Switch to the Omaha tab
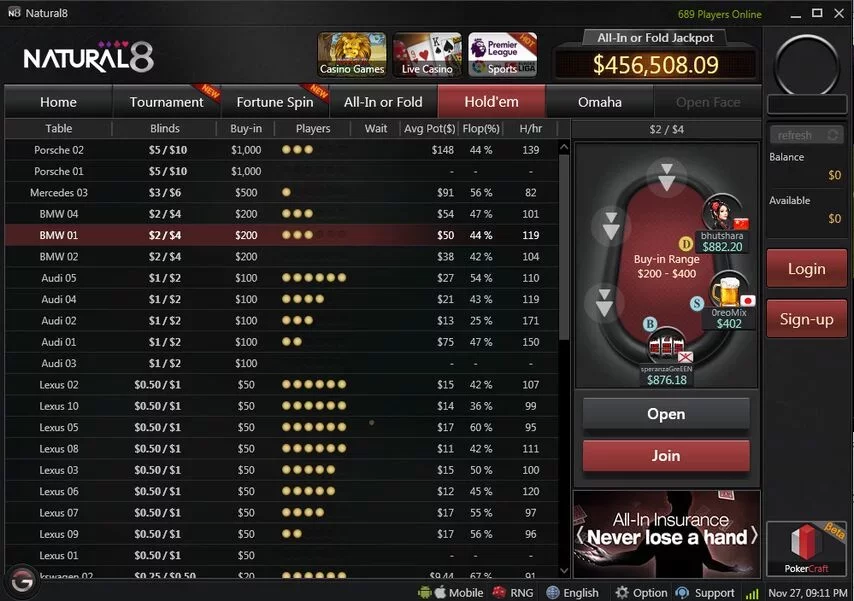The width and height of the screenshot is (854, 601). coord(599,102)
